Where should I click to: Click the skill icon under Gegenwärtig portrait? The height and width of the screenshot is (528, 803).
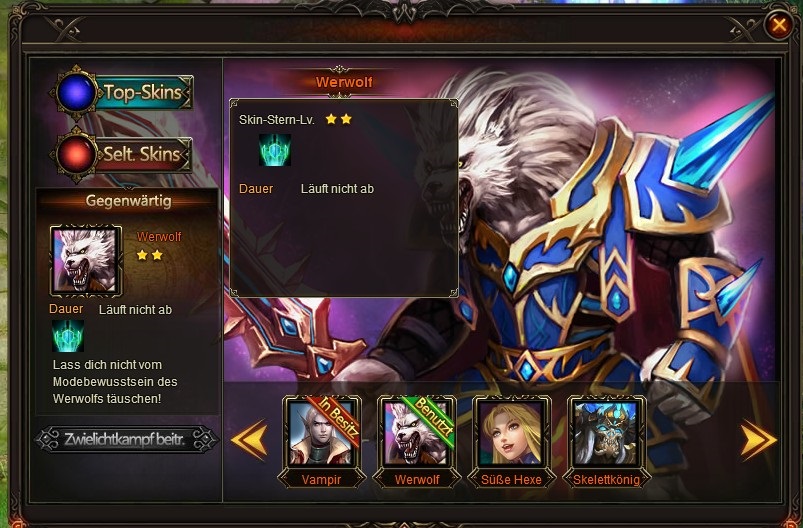coord(68,337)
